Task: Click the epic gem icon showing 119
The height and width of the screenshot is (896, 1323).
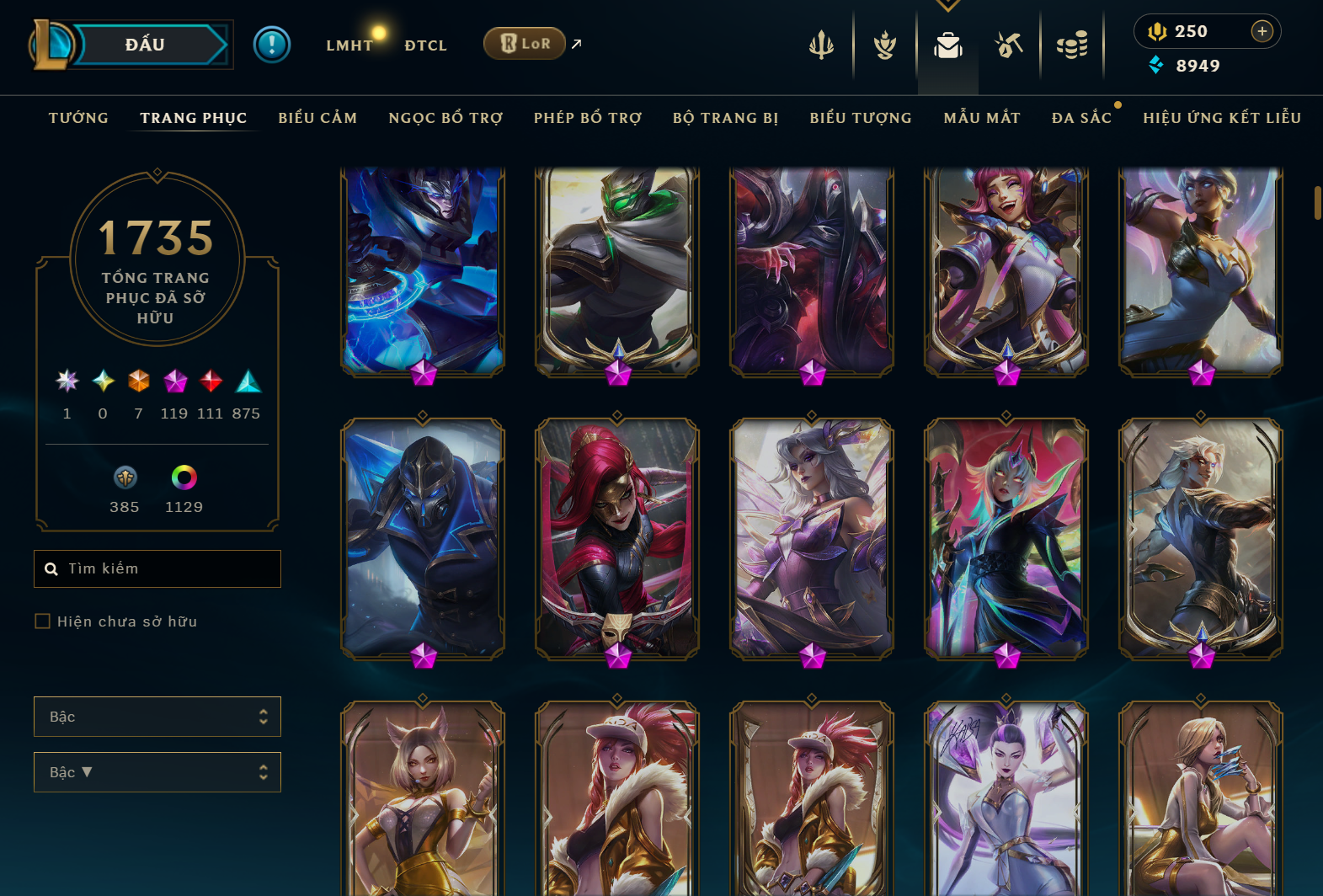Action: coord(175,382)
